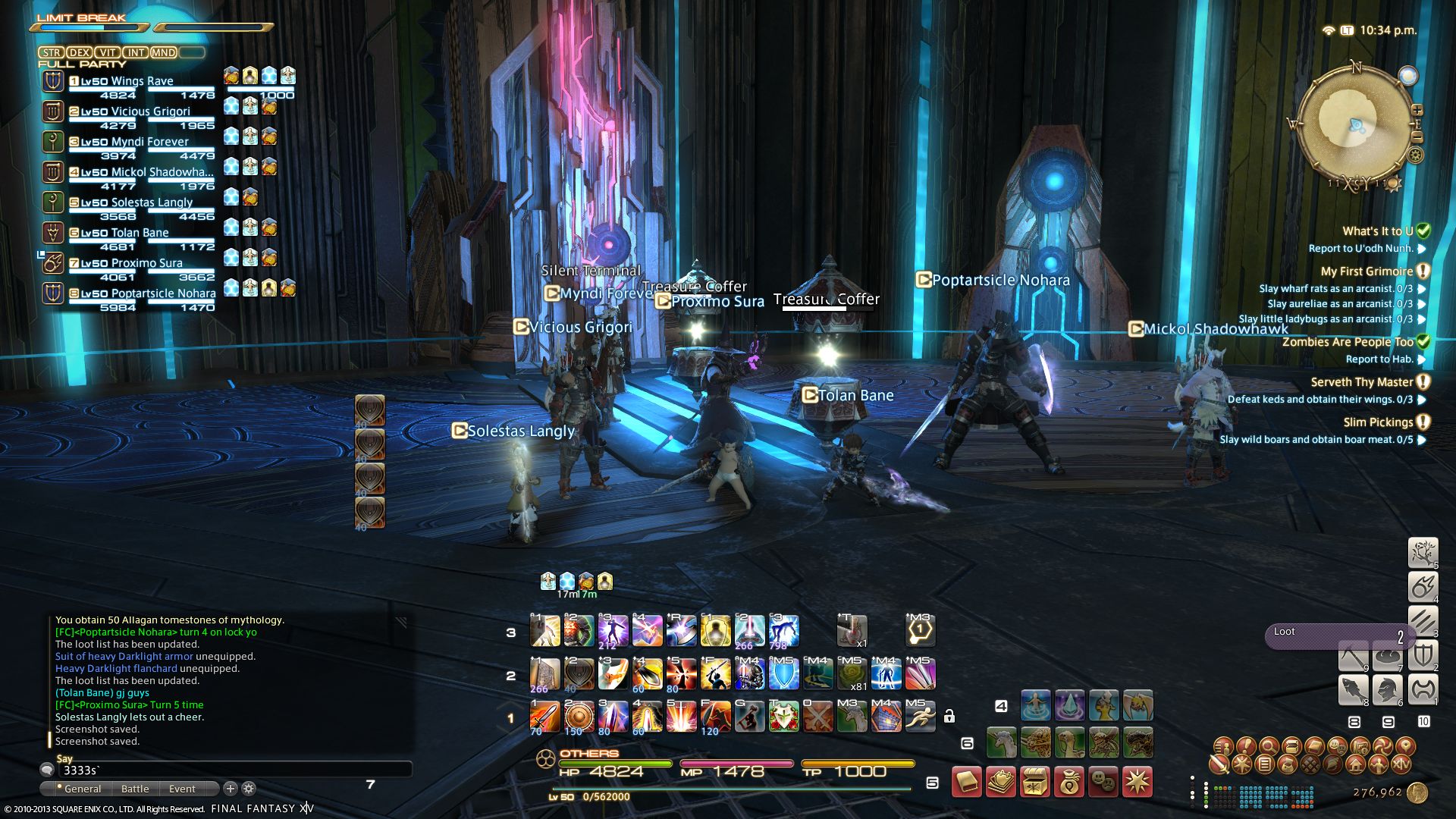Activate the Sprint running figure action
The width and height of the screenshot is (1456, 819).
[920, 717]
